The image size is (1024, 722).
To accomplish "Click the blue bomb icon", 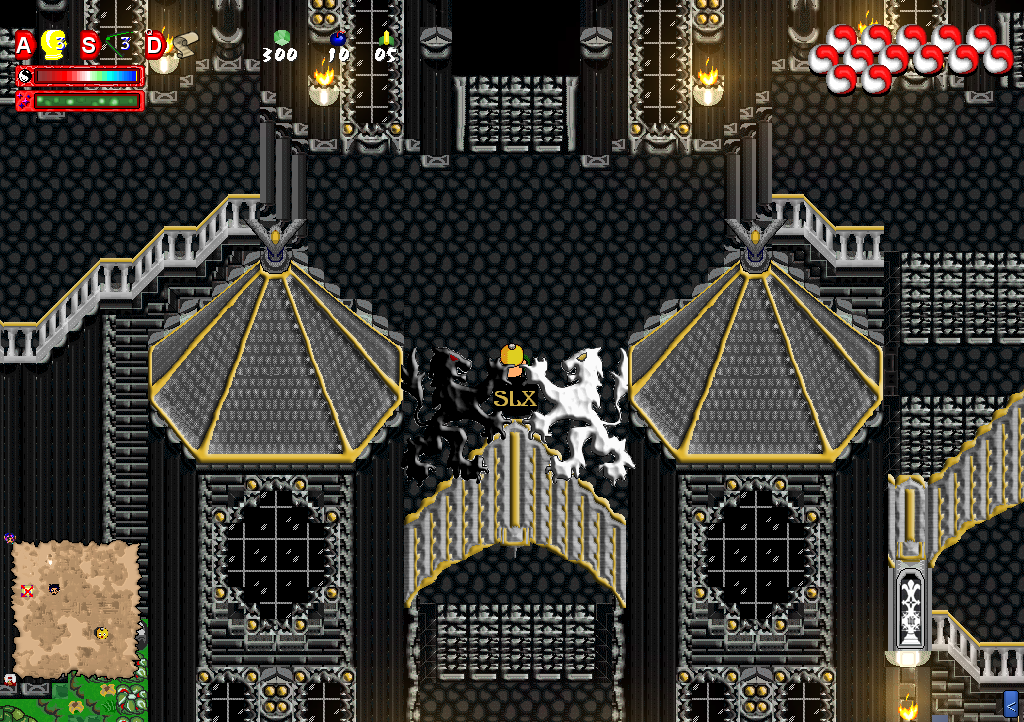I will point(337,39).
